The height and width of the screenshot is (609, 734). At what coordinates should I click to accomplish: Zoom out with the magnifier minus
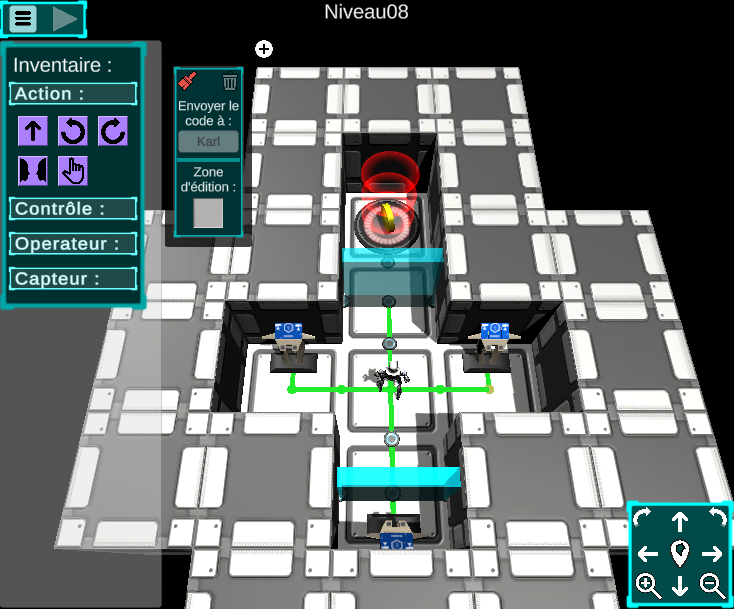pos(712,586)
